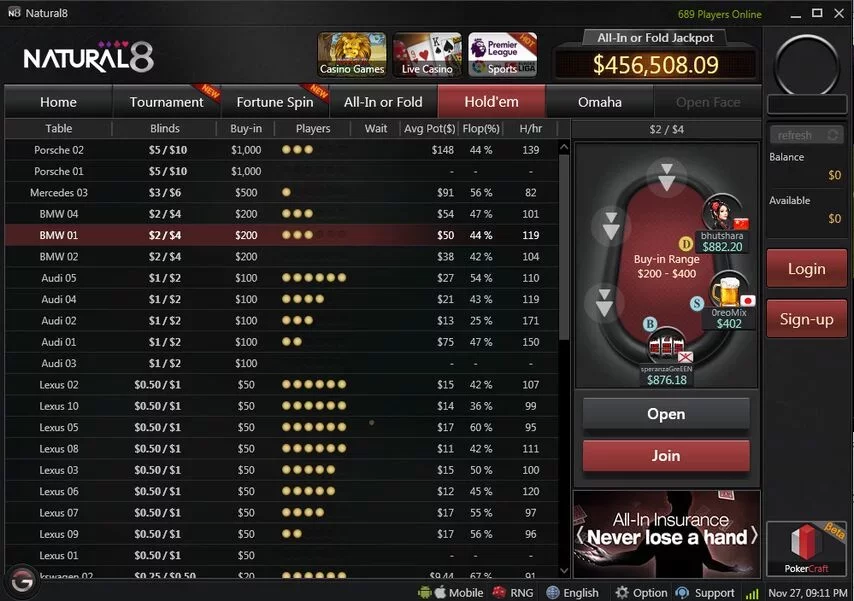854x601 pixels.
Task: Open the Fortune Spin tab
Action: click(274, 102)
